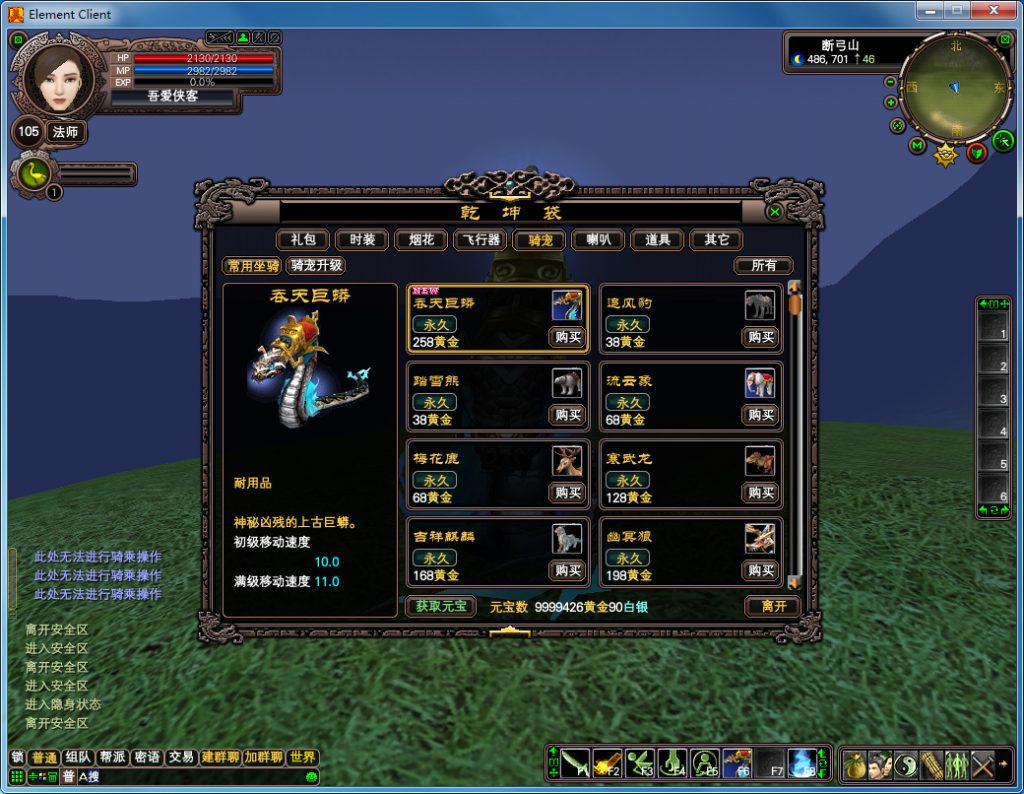Buy the 幽冥狼 mount for 198 gold
This screenshot has width=1024, height=794.
(761, 570)
